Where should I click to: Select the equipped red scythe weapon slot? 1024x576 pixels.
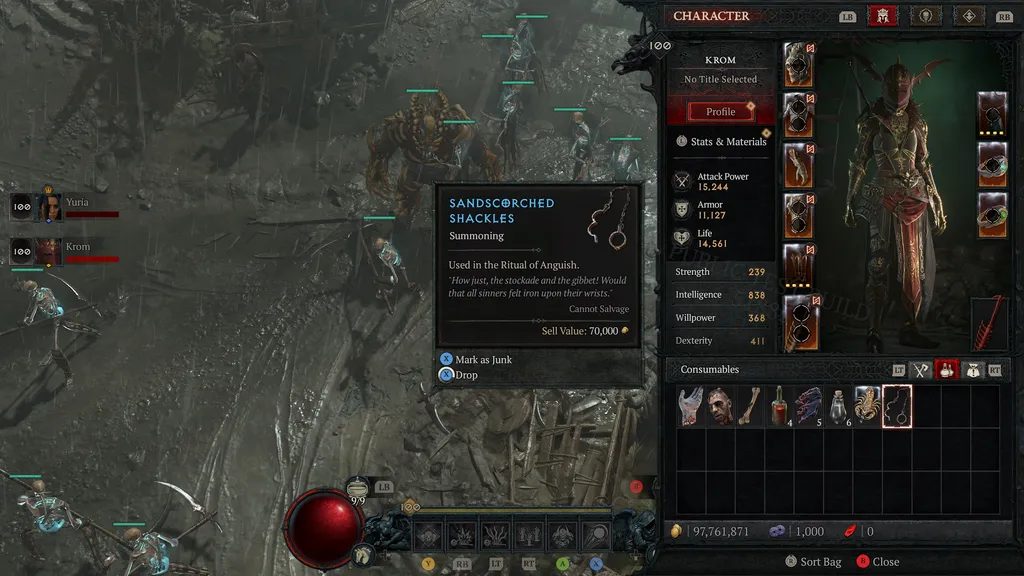[991, 323]
